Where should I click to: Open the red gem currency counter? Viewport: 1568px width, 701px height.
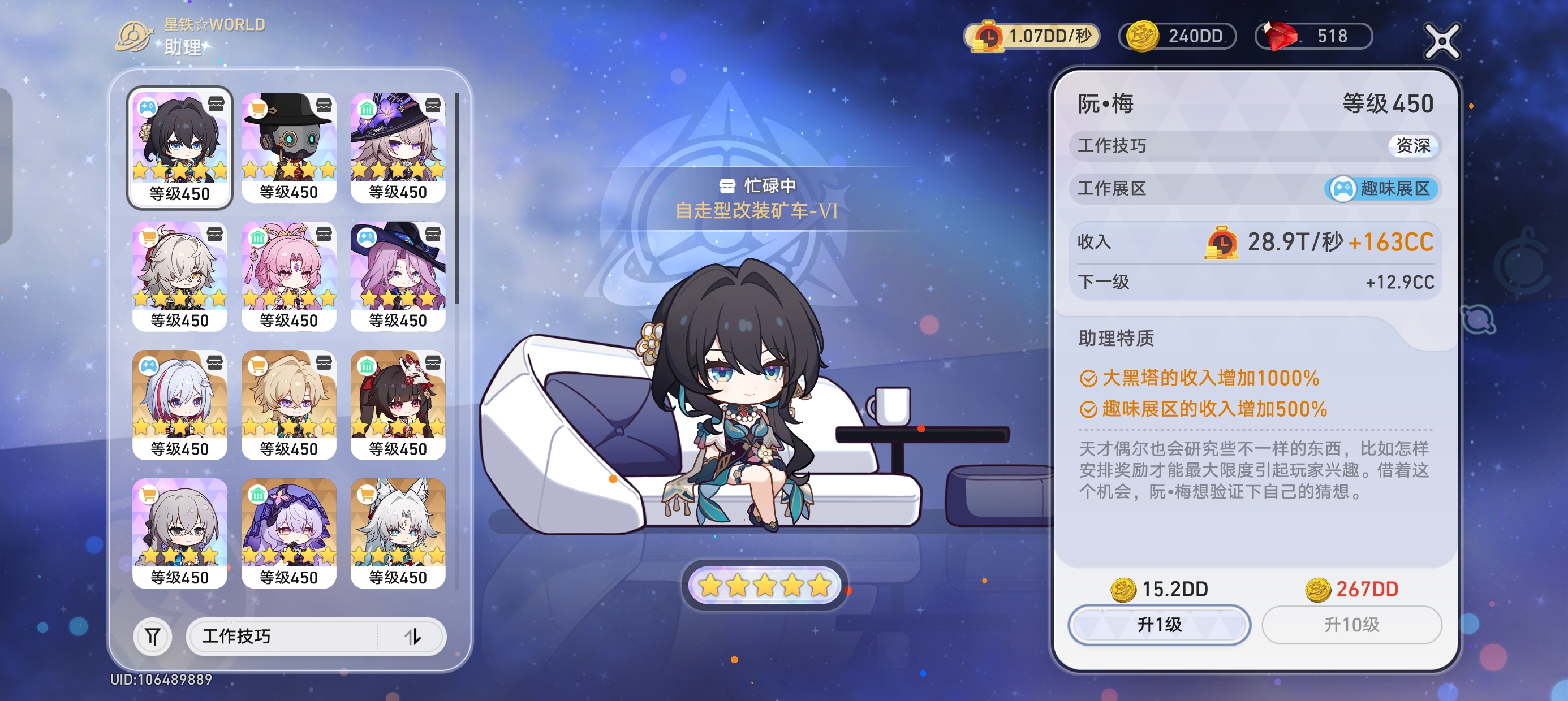coord(1313,36)
